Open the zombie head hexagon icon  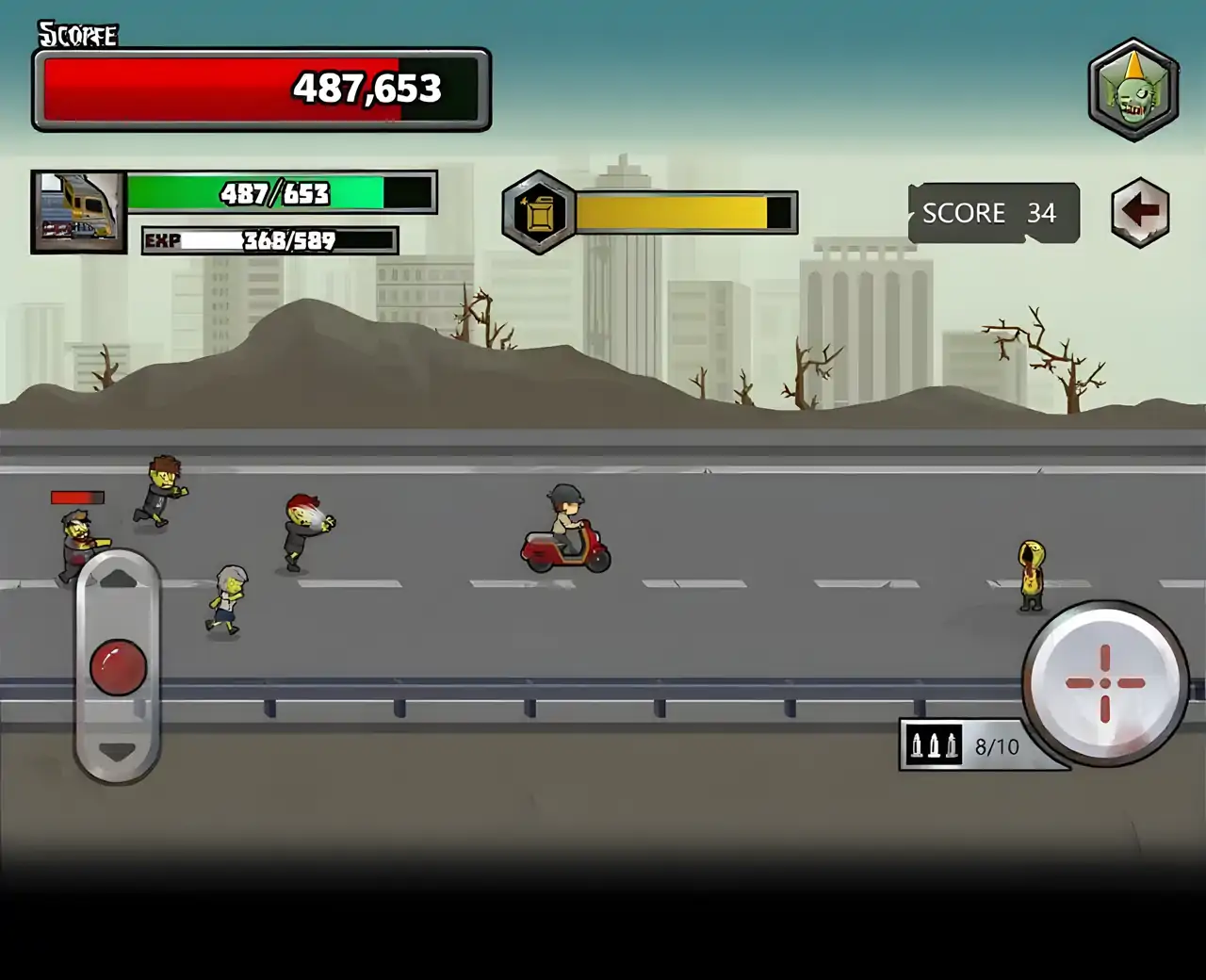(x=1133, y=90)
